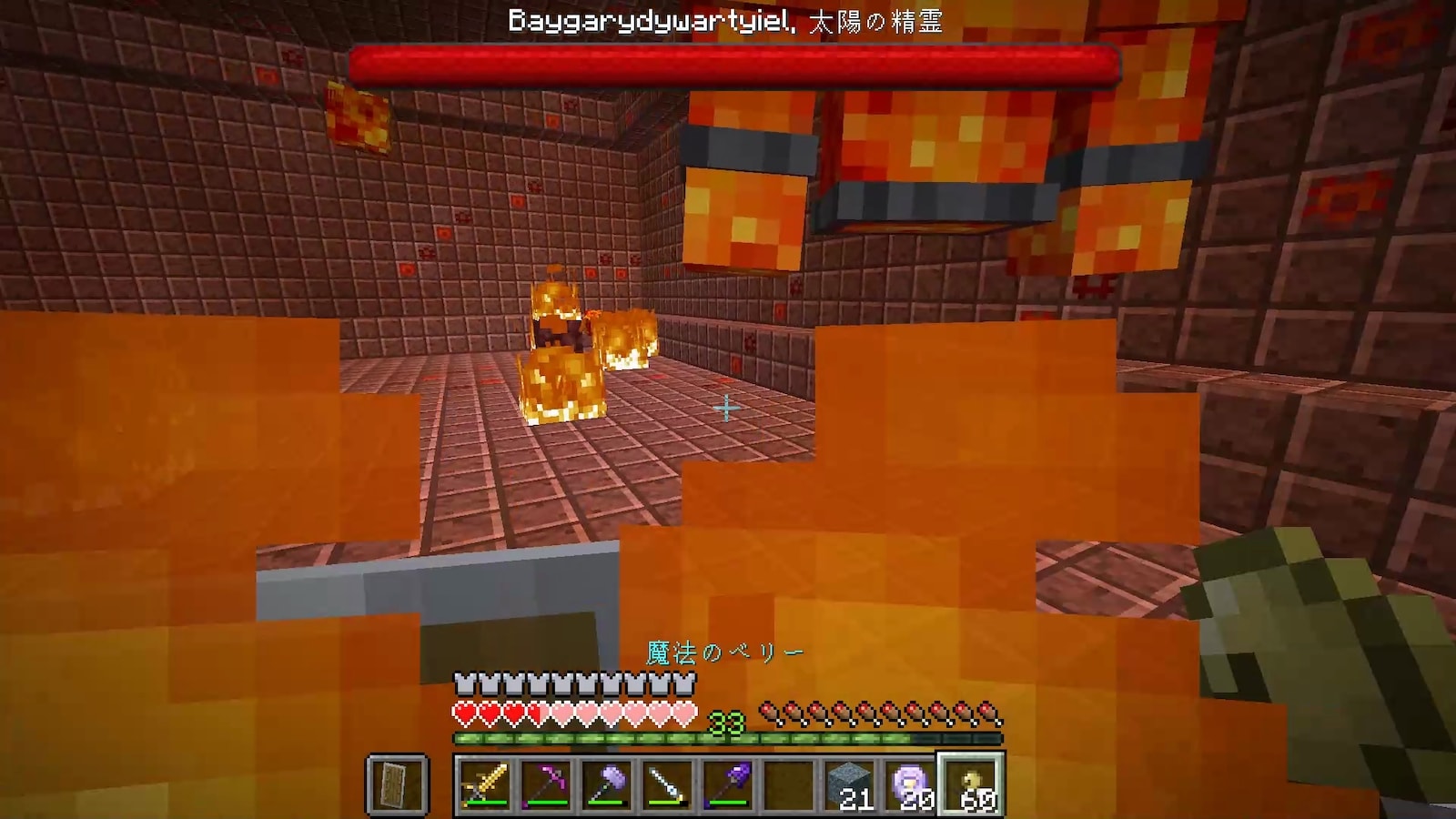The height and width of the screenshot is (819, 1456).
Task: Select the pink pickaxe hotbar slot
Action: click(x=546, y=784)
